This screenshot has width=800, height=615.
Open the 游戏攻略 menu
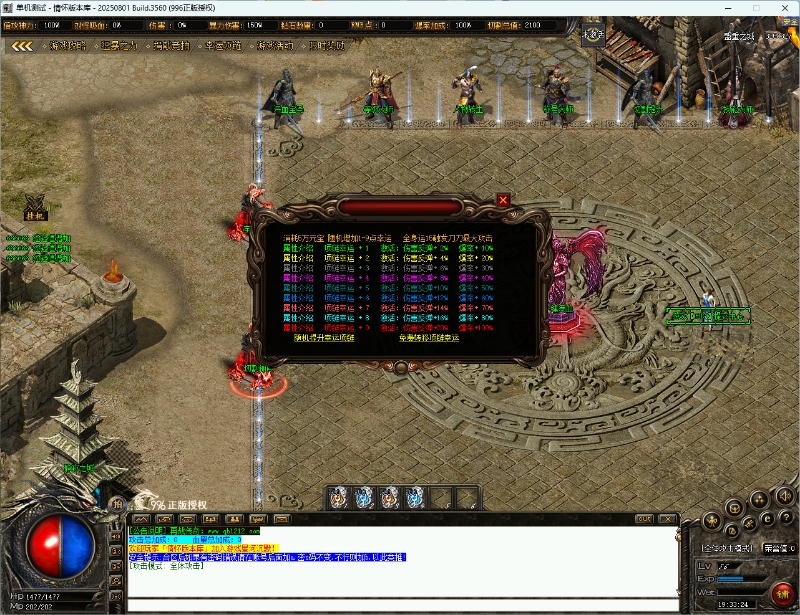click(x=69, y=45)
